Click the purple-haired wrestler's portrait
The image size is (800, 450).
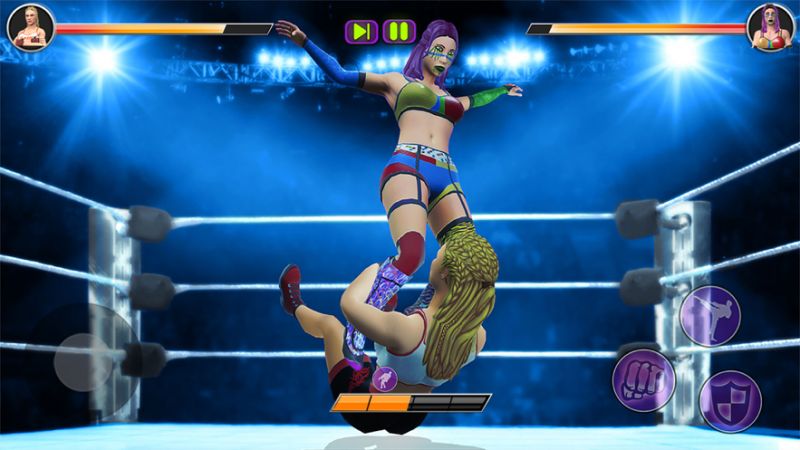[x=771, y=26]
